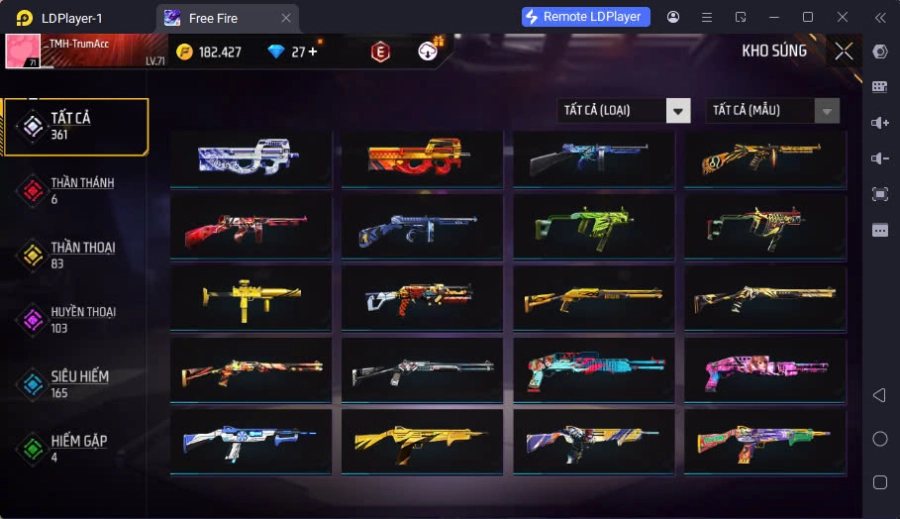Close the Free Fire emulator tab
Viewport: 900px width, 519px height.
286,18
